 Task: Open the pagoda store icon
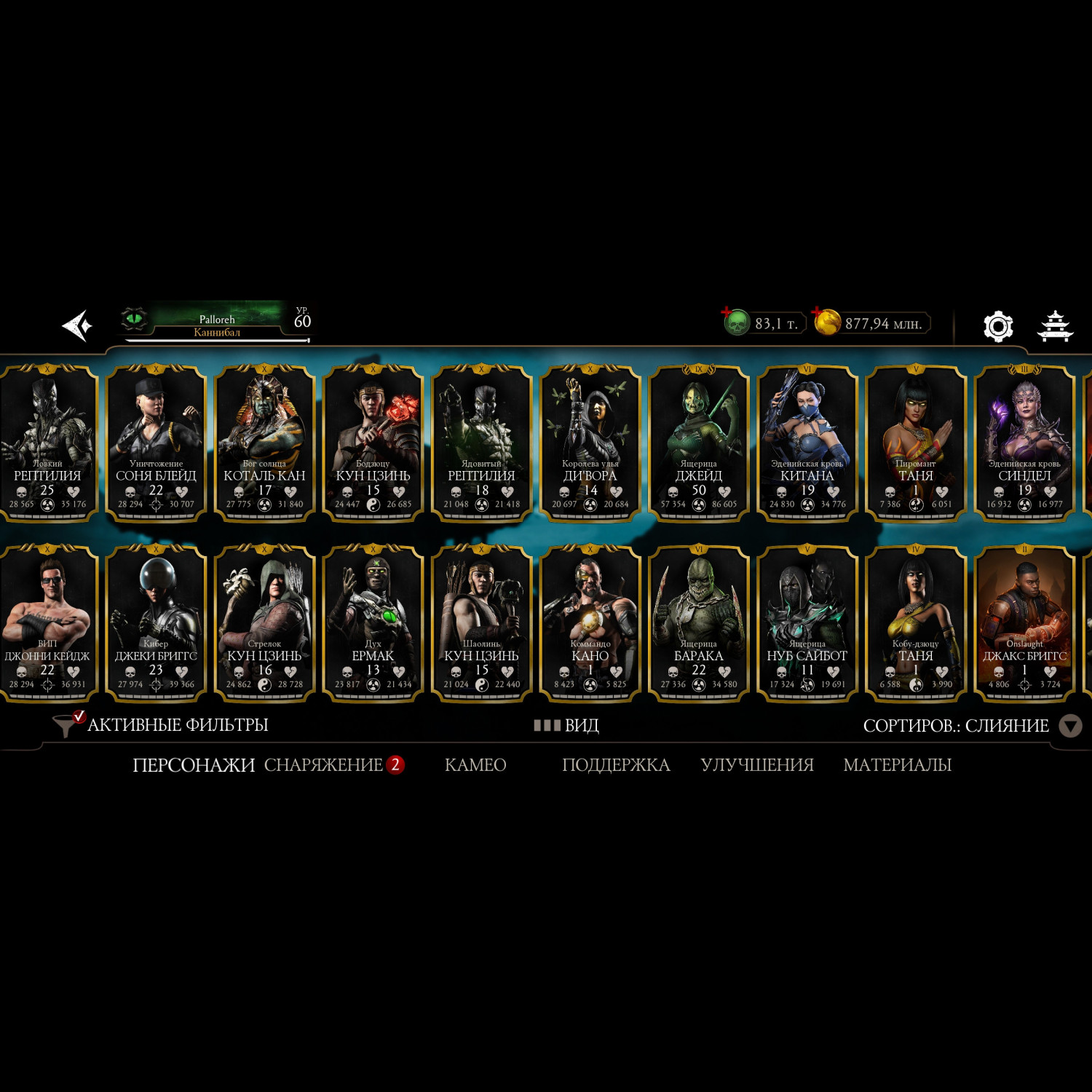[x=1054, y=325]
